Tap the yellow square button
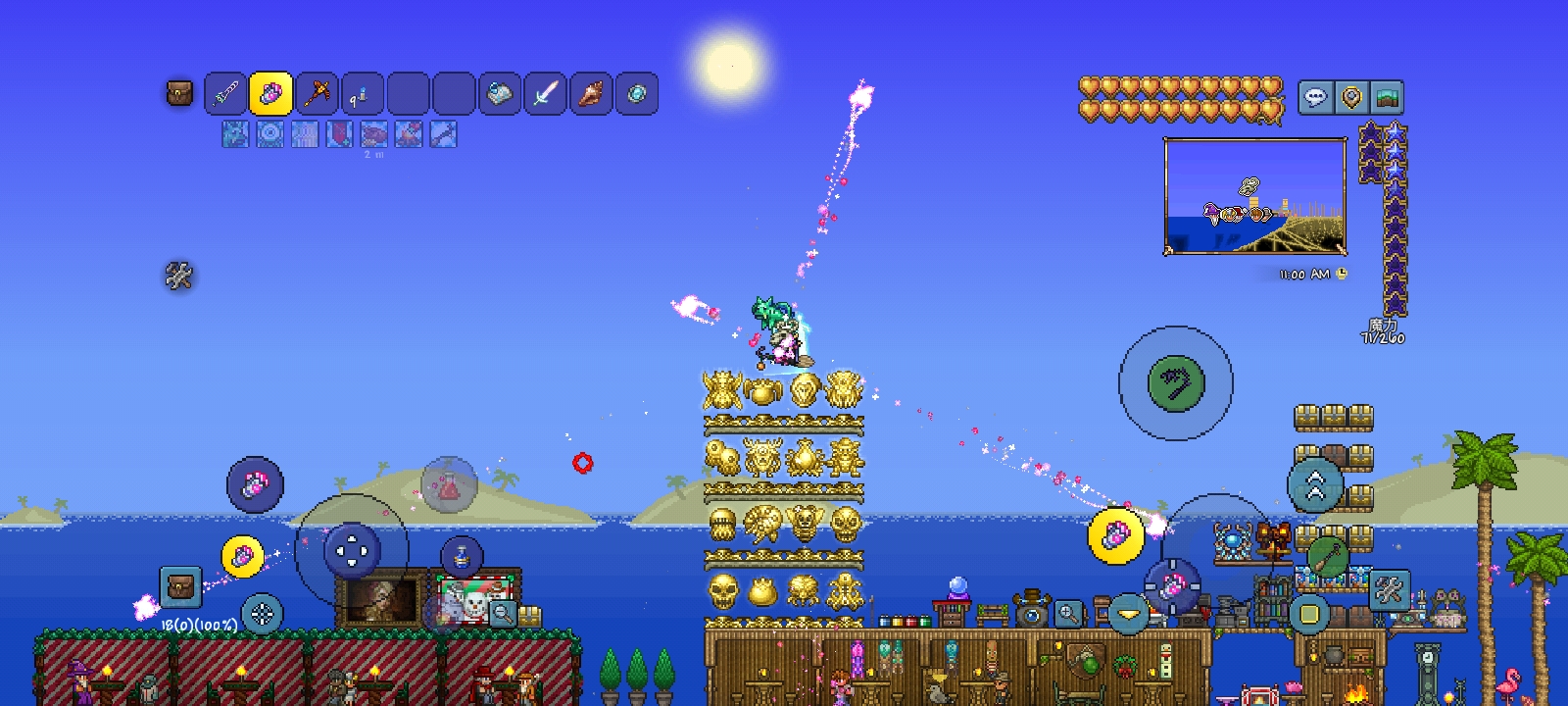Image resolution: width=1568 pixels, height=706 pixels. pos(1308,615)
